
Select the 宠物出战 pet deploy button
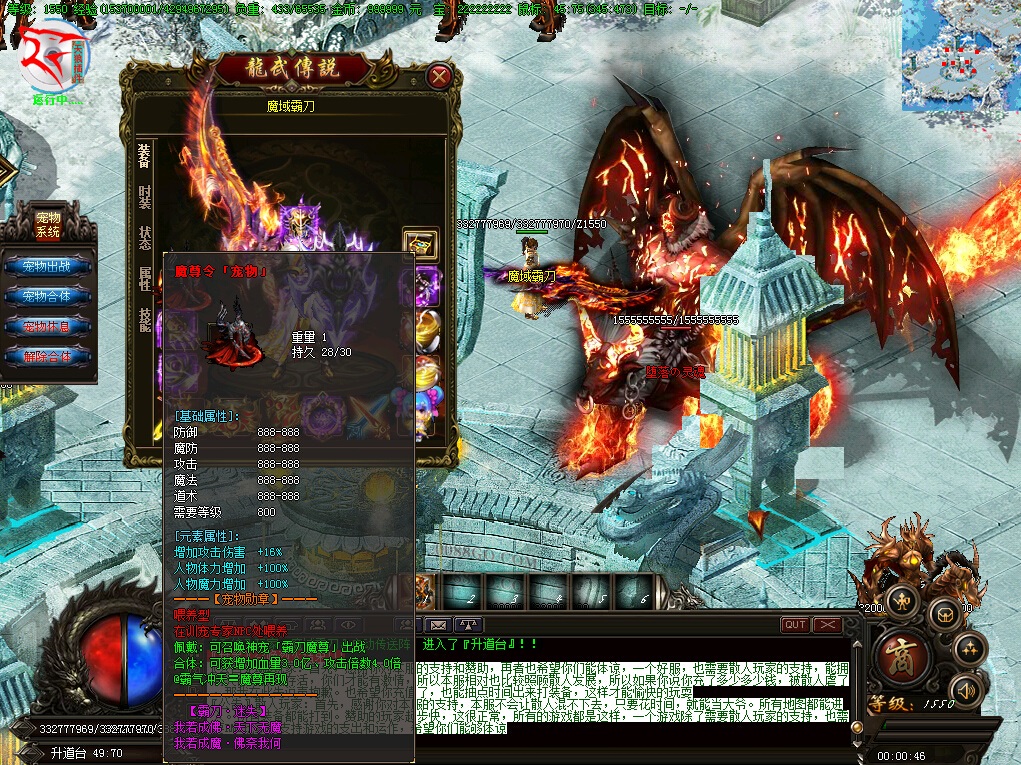pyautogui.click(x=48, y=267)
